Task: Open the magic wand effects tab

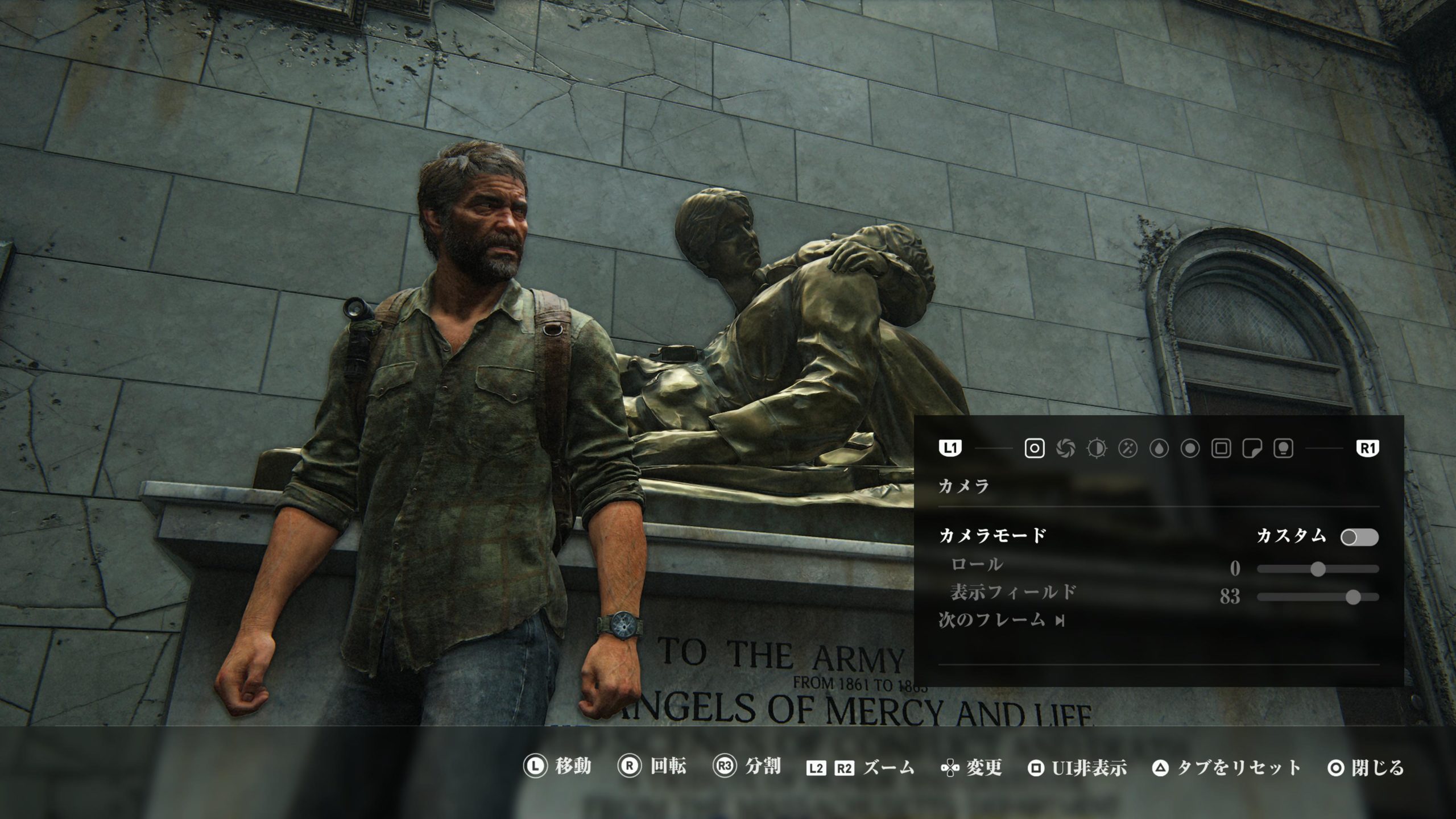Action: [1128, 449]
